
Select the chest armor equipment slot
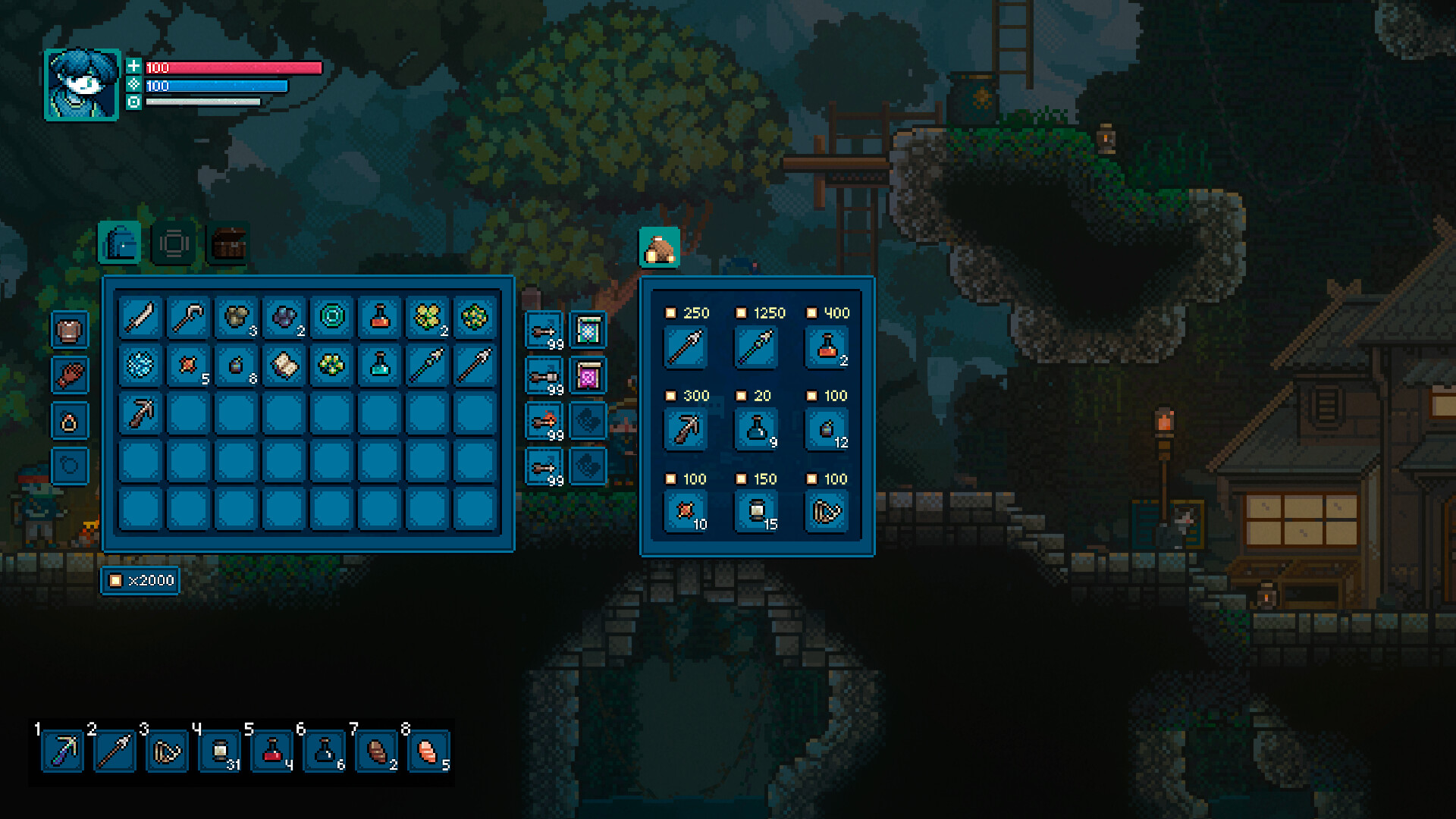[70, 331]
